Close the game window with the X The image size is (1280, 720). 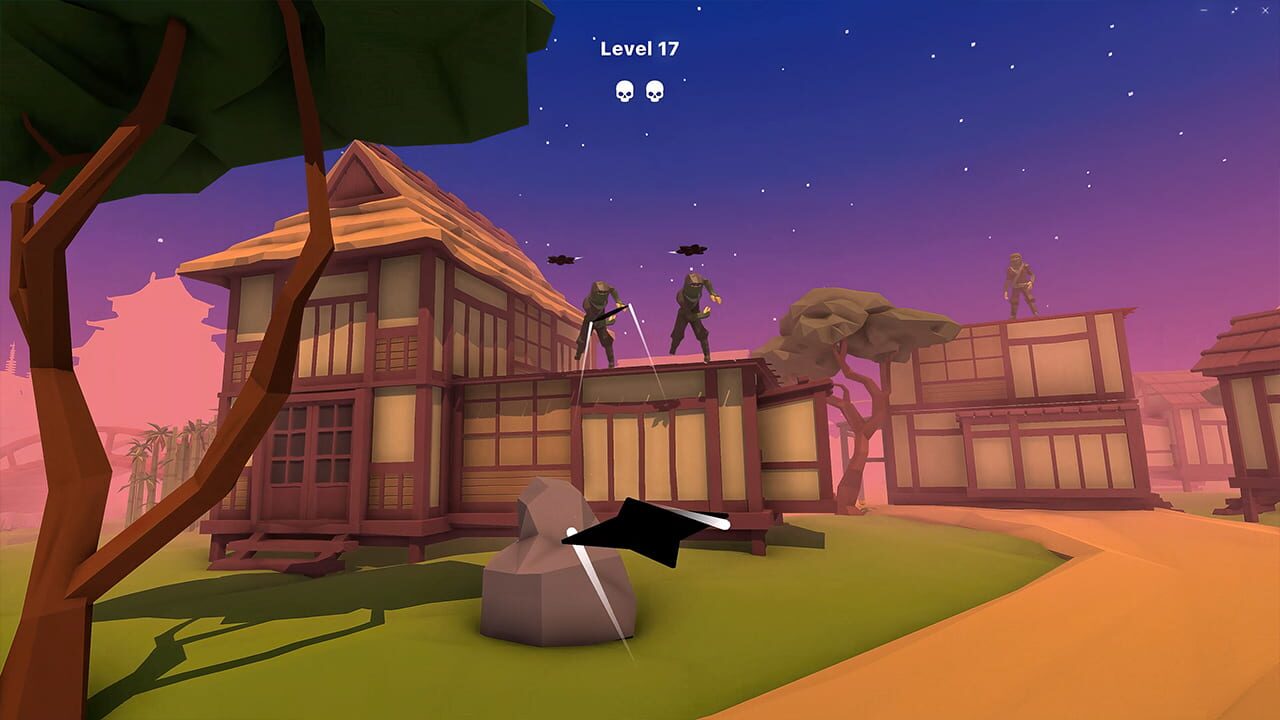point(1266,10)
